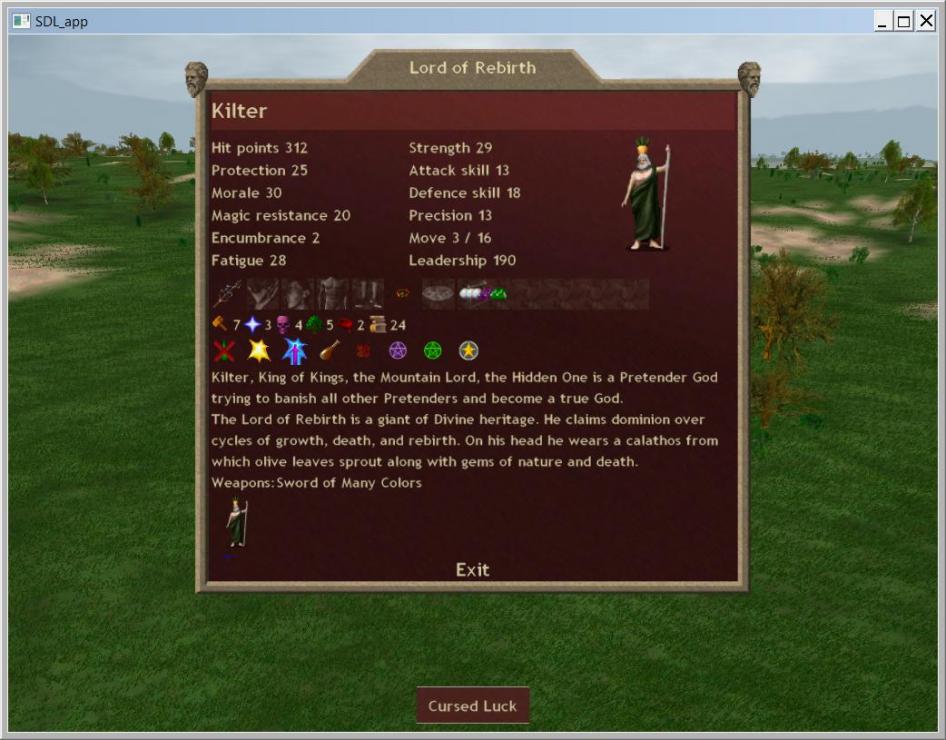Click the blue glowing figure ability icon
The width and height of the screenshot is (946, 740).
click(x=294, y=351)
